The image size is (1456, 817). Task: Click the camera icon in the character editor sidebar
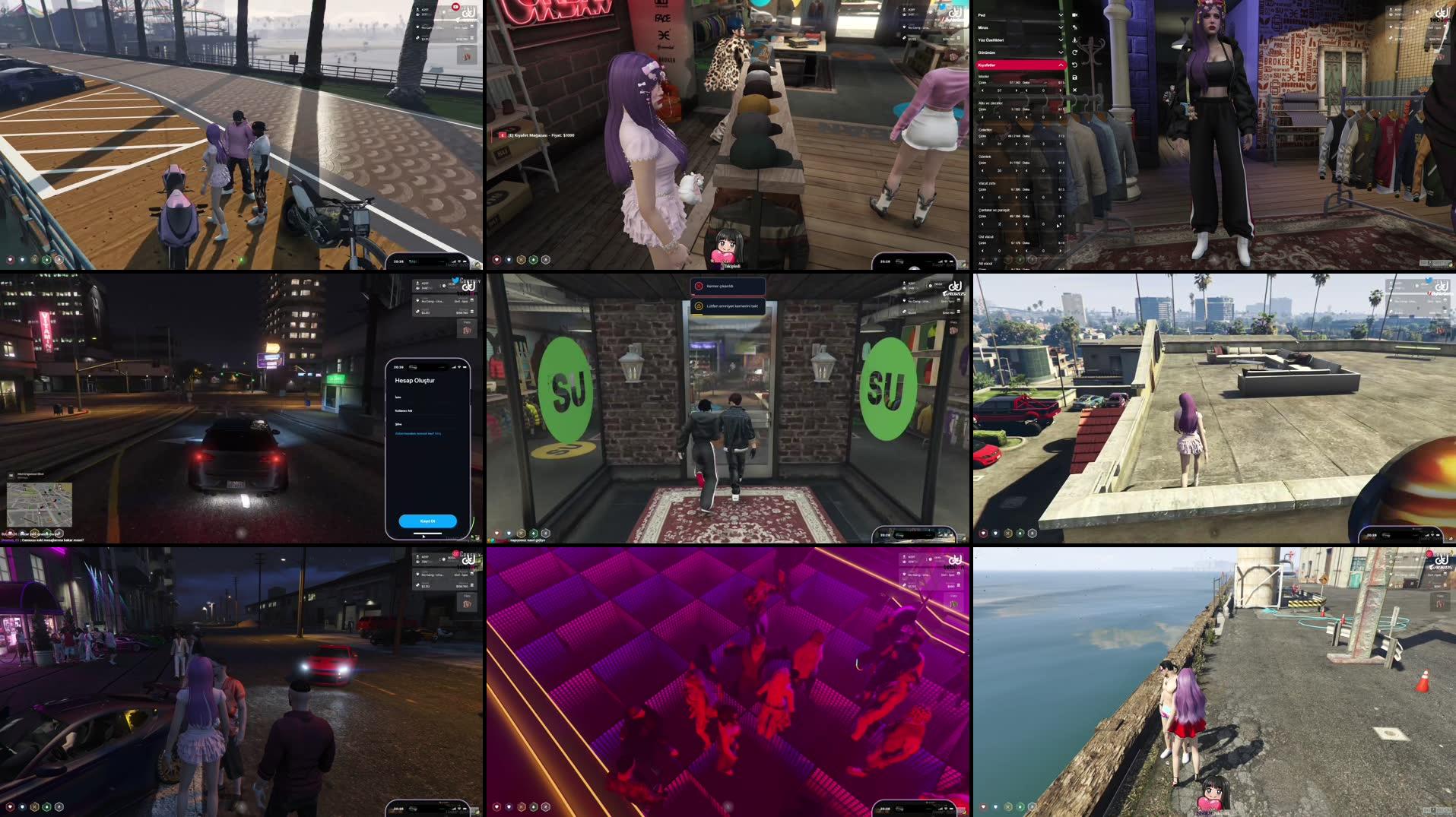[1074, 14]
